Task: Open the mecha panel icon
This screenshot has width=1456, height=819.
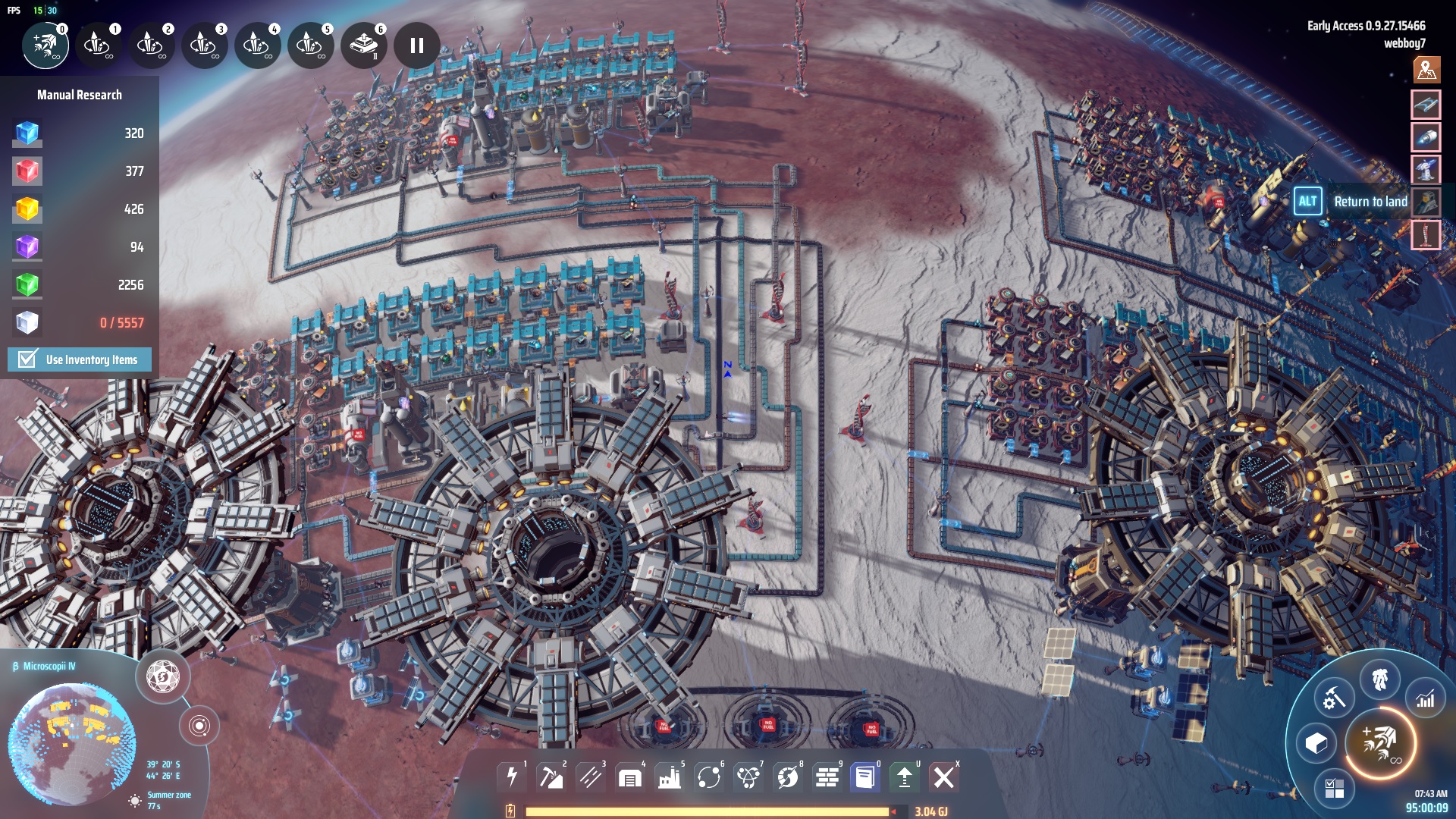Action: click(1379, 678)
